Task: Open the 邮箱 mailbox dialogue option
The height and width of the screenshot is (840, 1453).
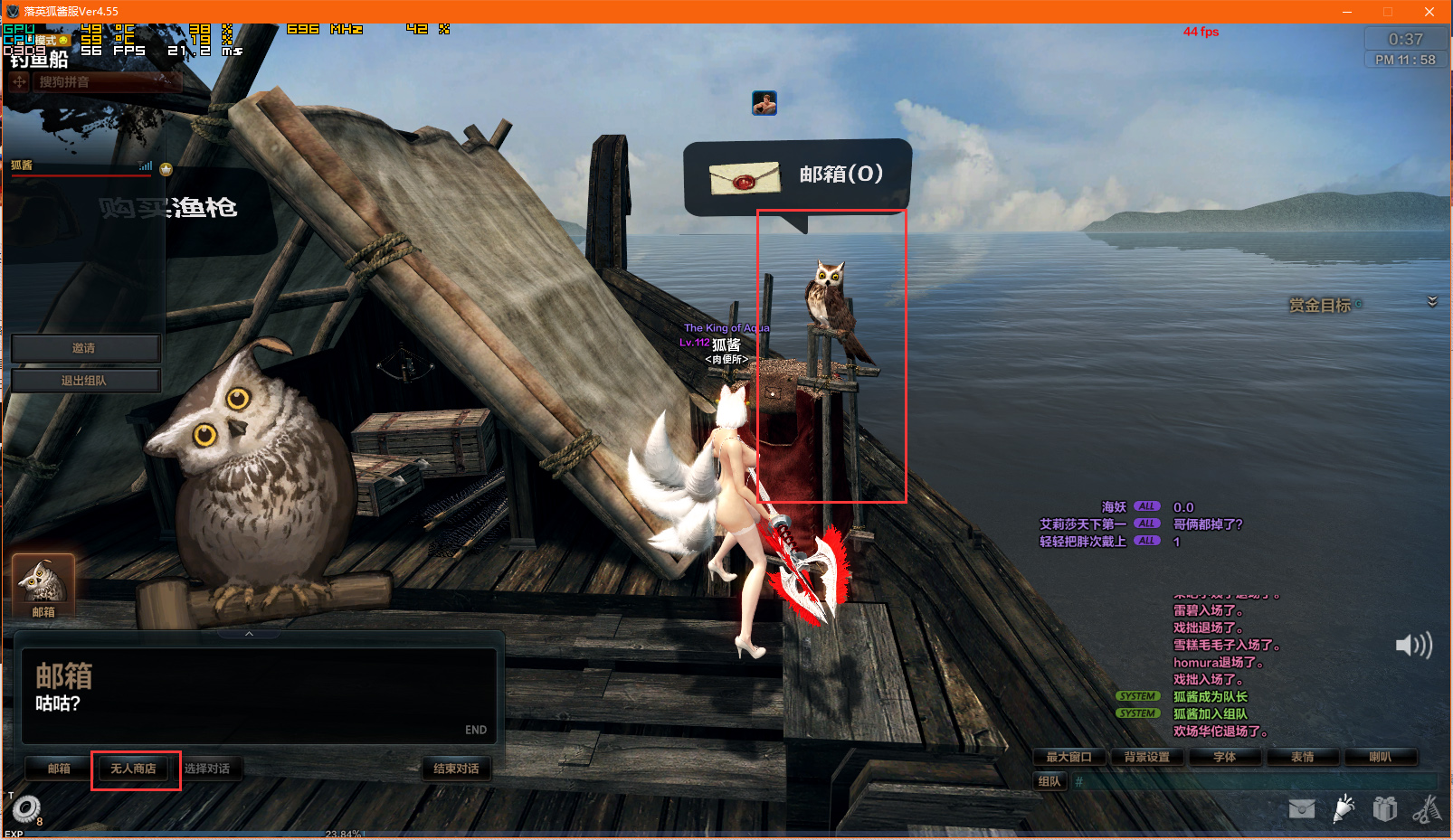Action: [x=60, y=769]
